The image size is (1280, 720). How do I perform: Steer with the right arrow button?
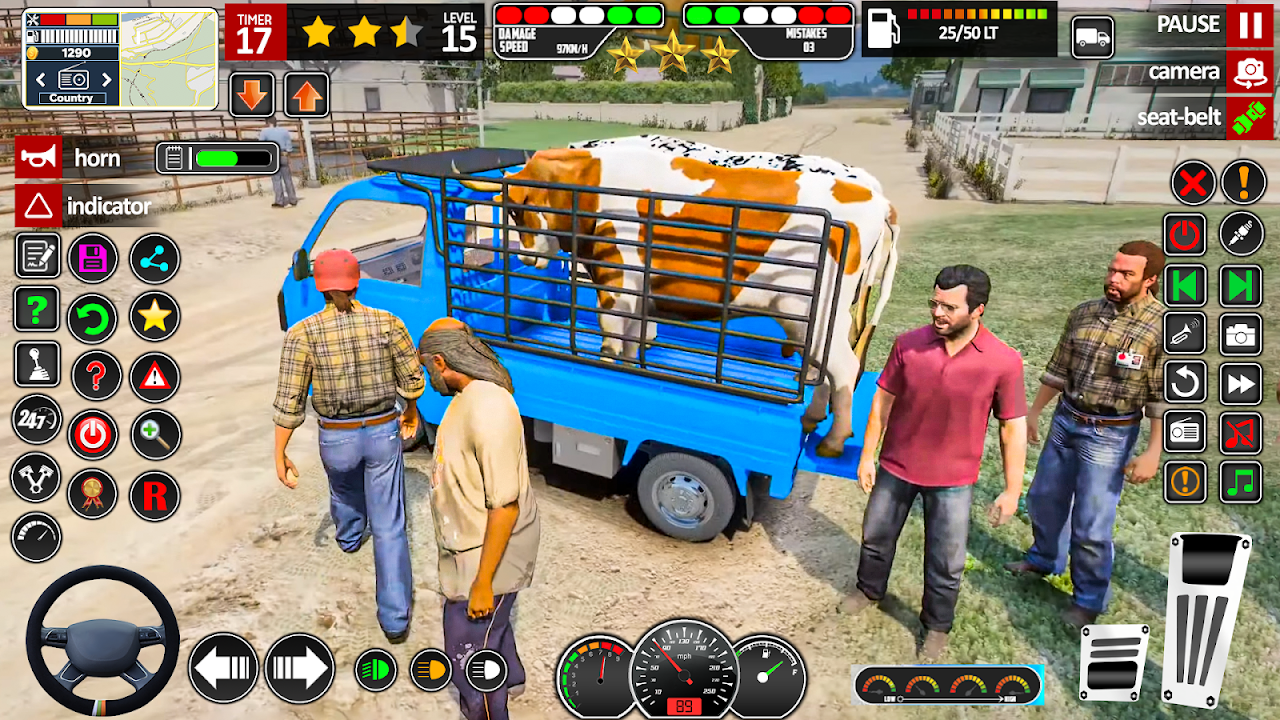coord(299,667)
